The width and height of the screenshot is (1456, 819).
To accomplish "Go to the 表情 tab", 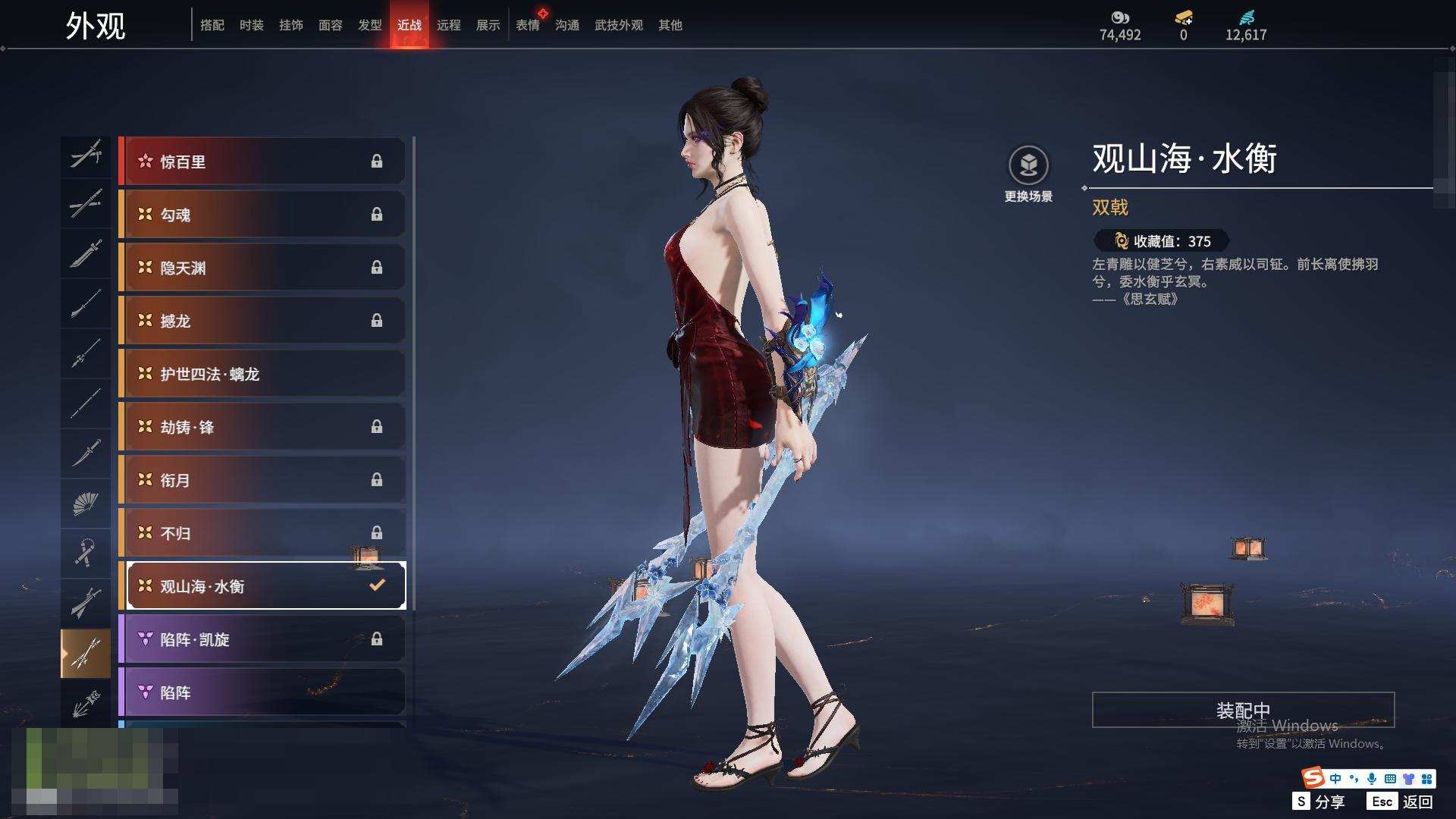I will click(x=527, y=25).
